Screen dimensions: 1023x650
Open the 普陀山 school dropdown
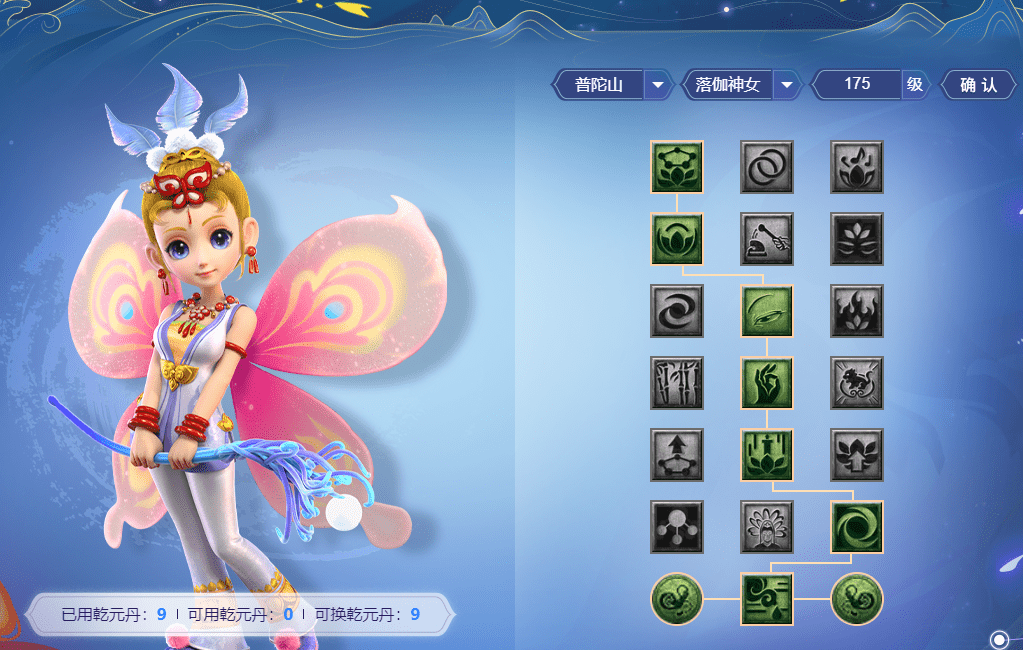pyautogui.click(x=657, y=85)
